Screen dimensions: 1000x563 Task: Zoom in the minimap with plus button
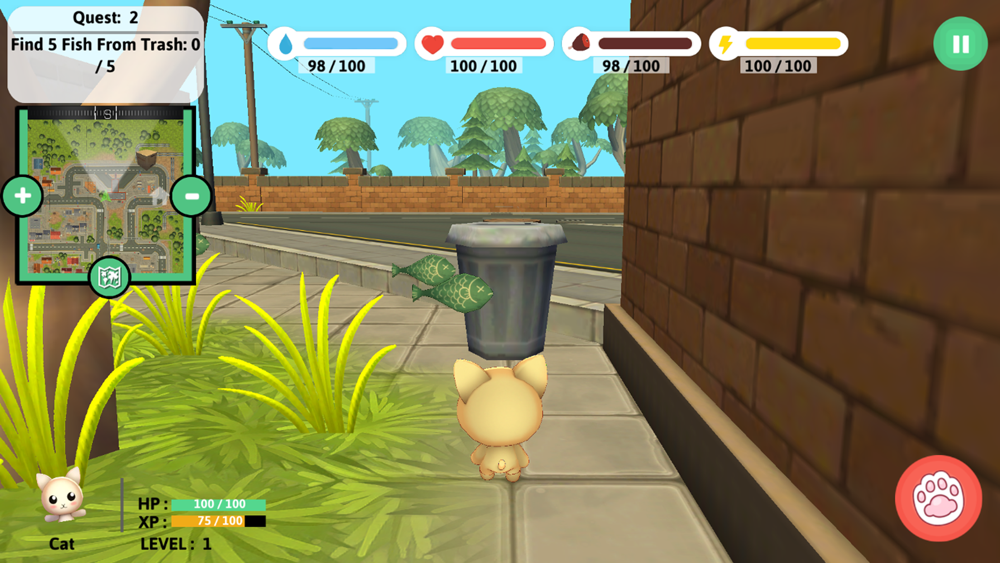coord(21,195)
